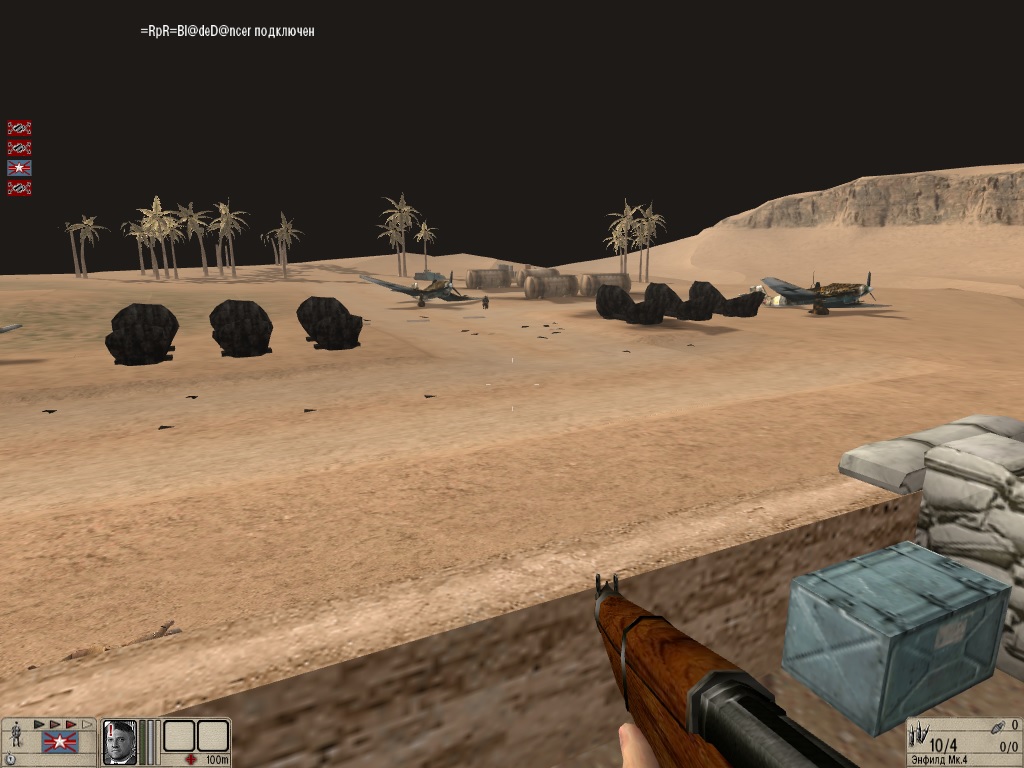Select the Энфилд Мк.4 weapon label

coord(940,760)
